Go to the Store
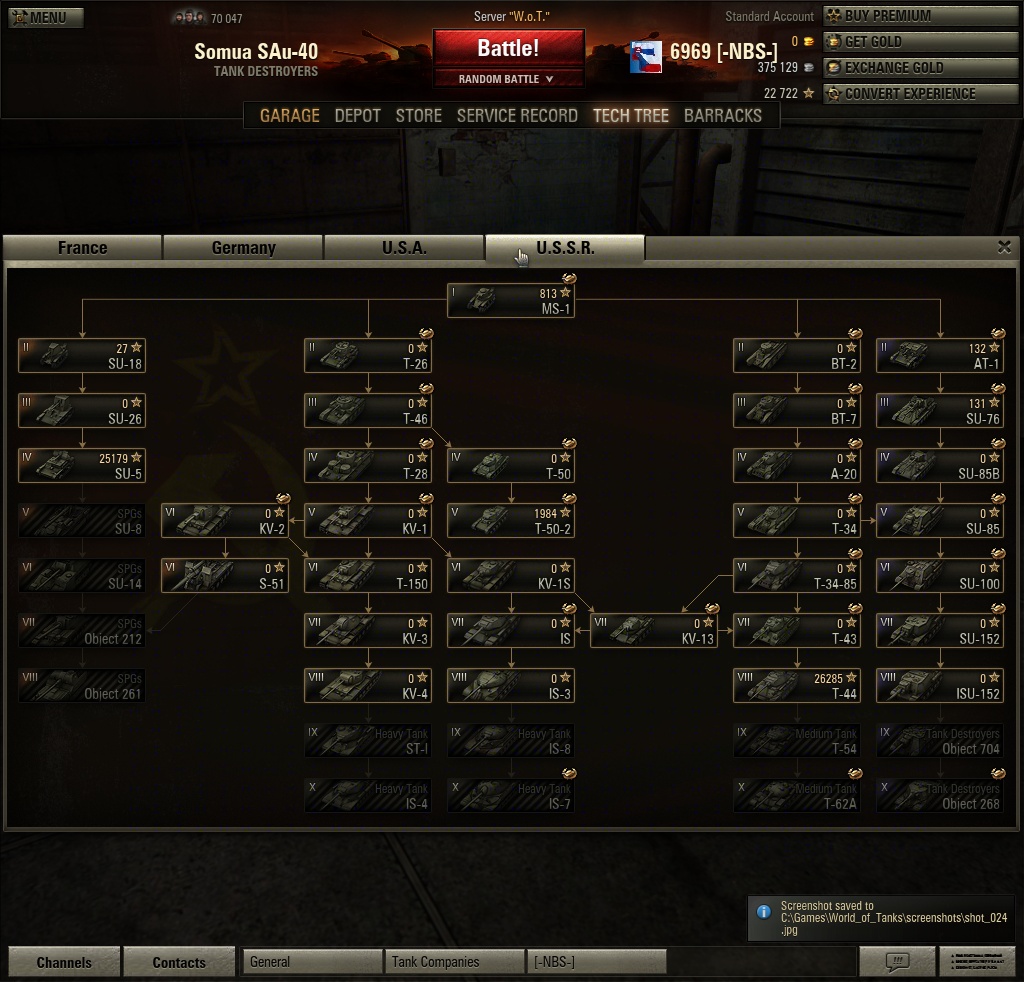Screen dimensions: 1024x982 click(x=418, y=116)
